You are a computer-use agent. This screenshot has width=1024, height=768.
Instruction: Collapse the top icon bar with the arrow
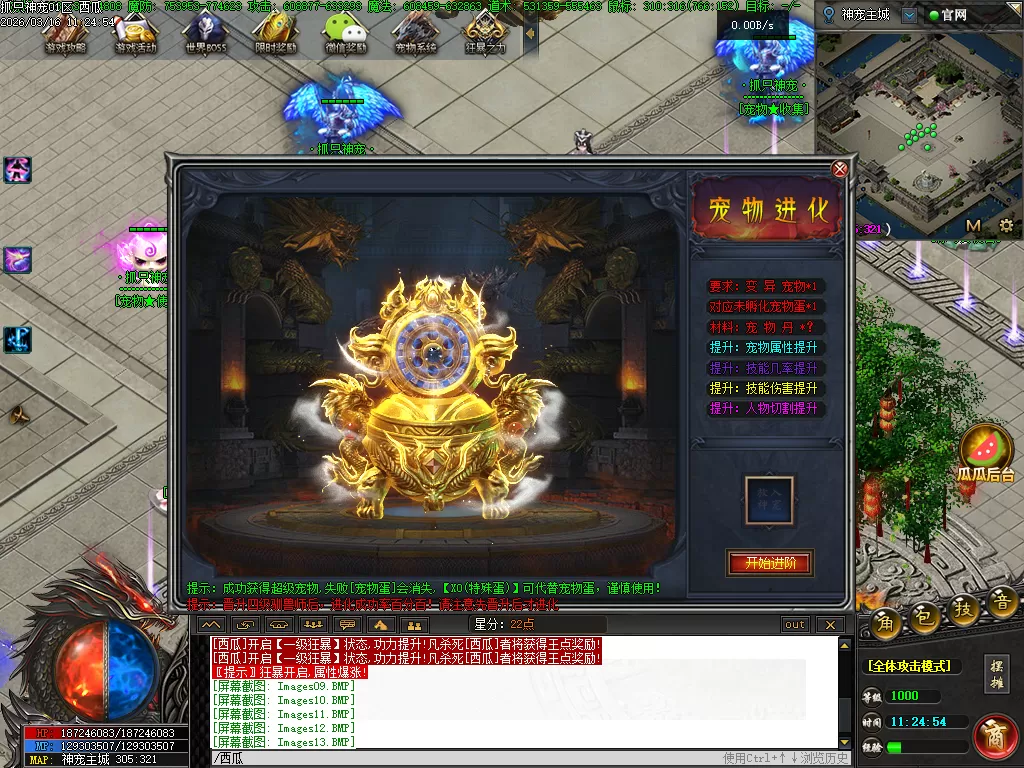point(530,33)
